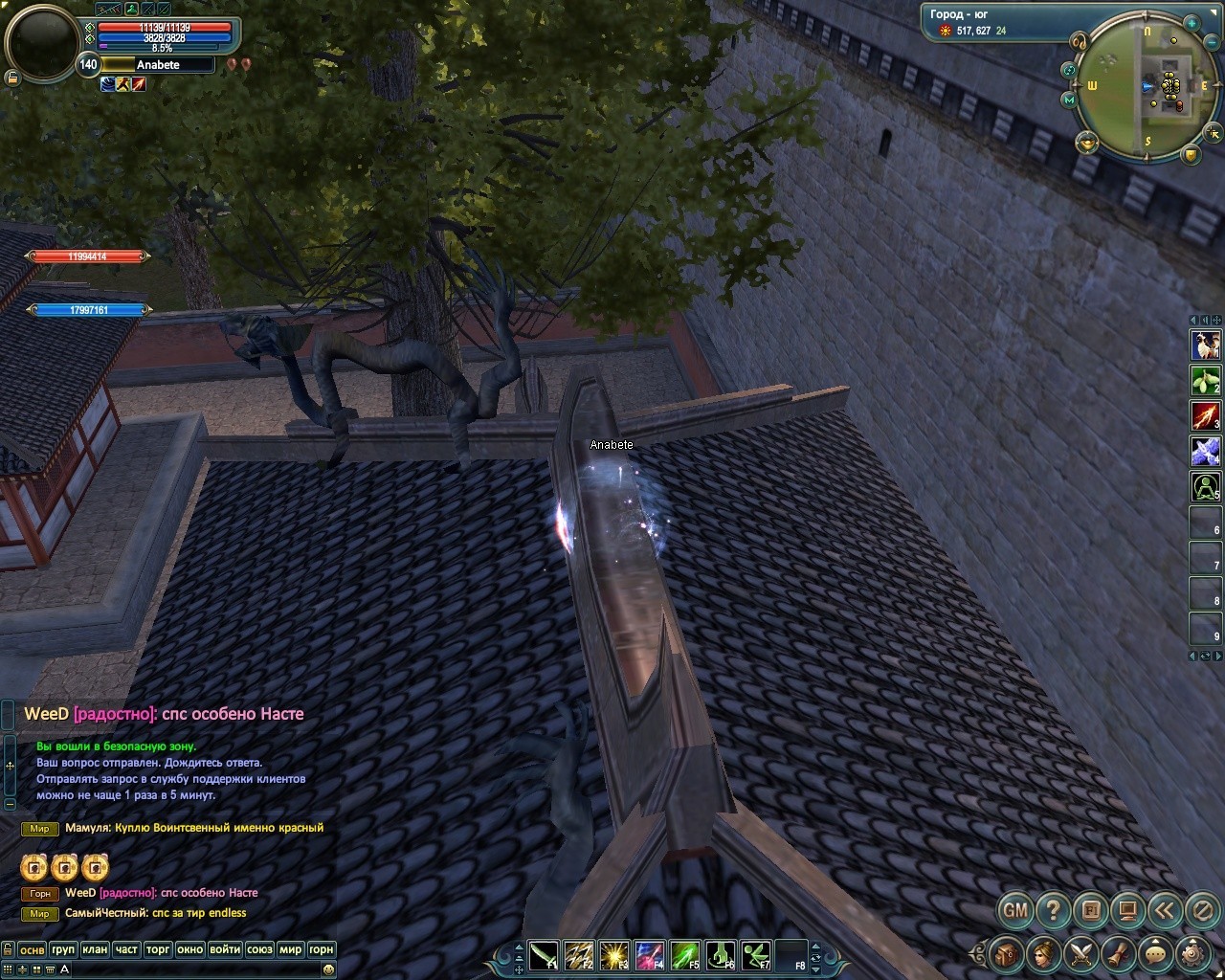Open the question mark help button
This screenshot has height=980, width=1225.
pos(1053,909)
